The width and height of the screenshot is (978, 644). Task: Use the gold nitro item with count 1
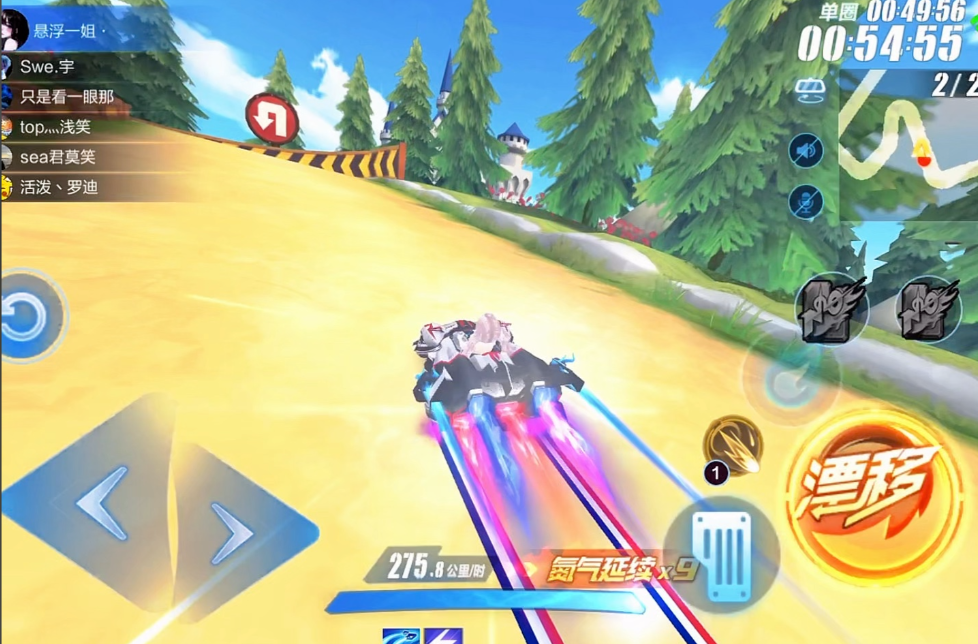pos(733,444)
